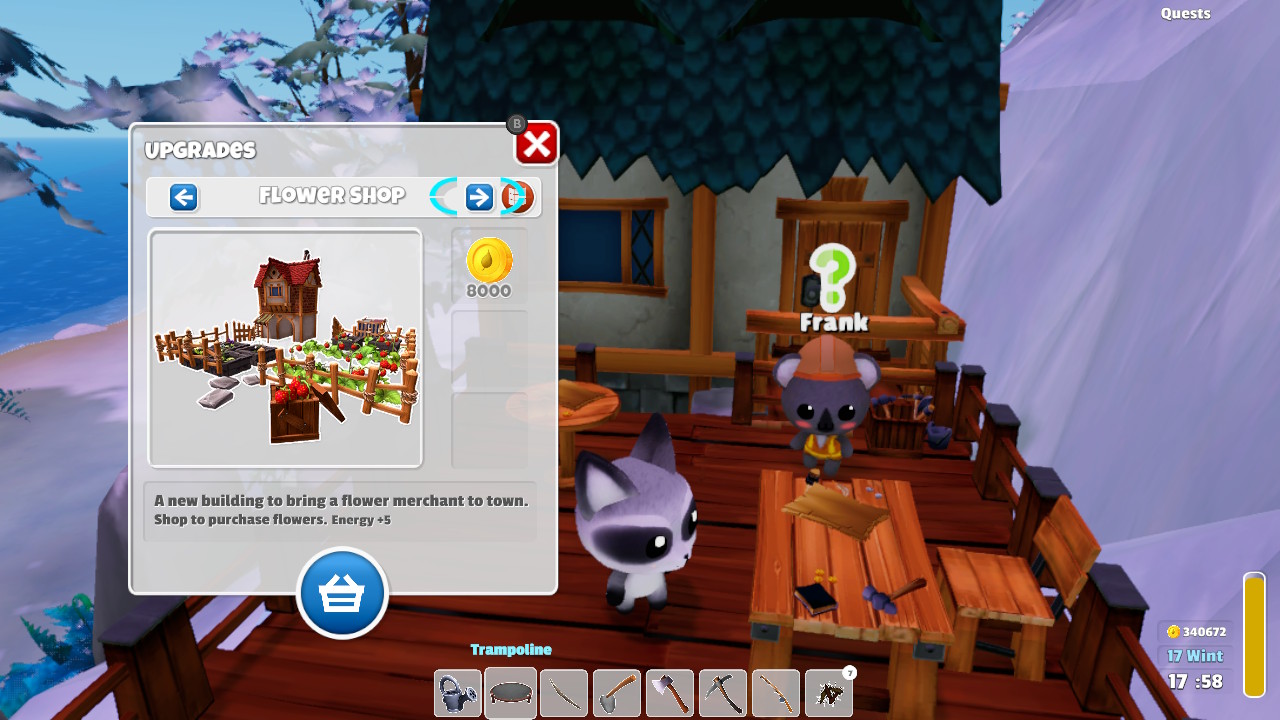Image resolution: width=1280 pixels, height=720 pixels.
Task: Equip the sword from the hotbar
Action: coord(563,693)
